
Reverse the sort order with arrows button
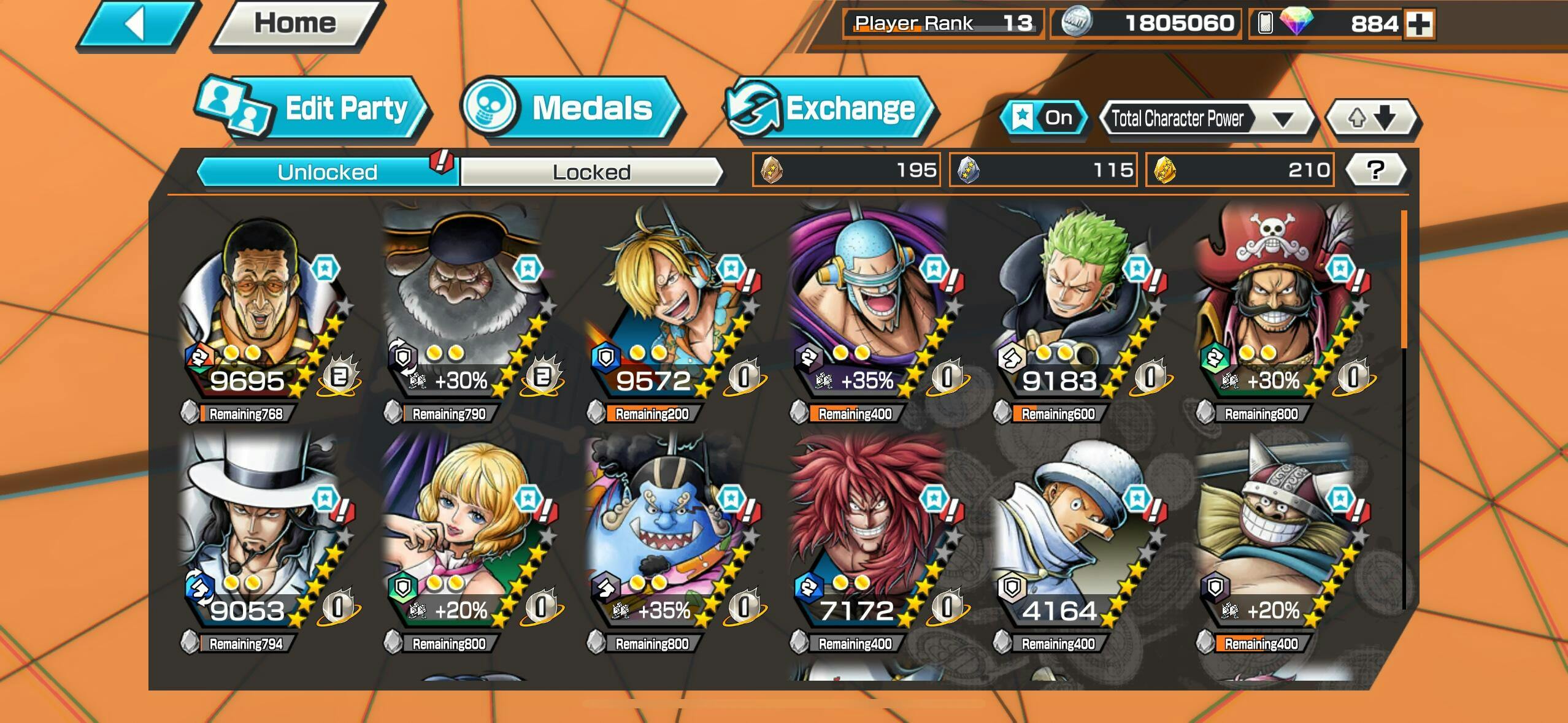(1372, 117)
